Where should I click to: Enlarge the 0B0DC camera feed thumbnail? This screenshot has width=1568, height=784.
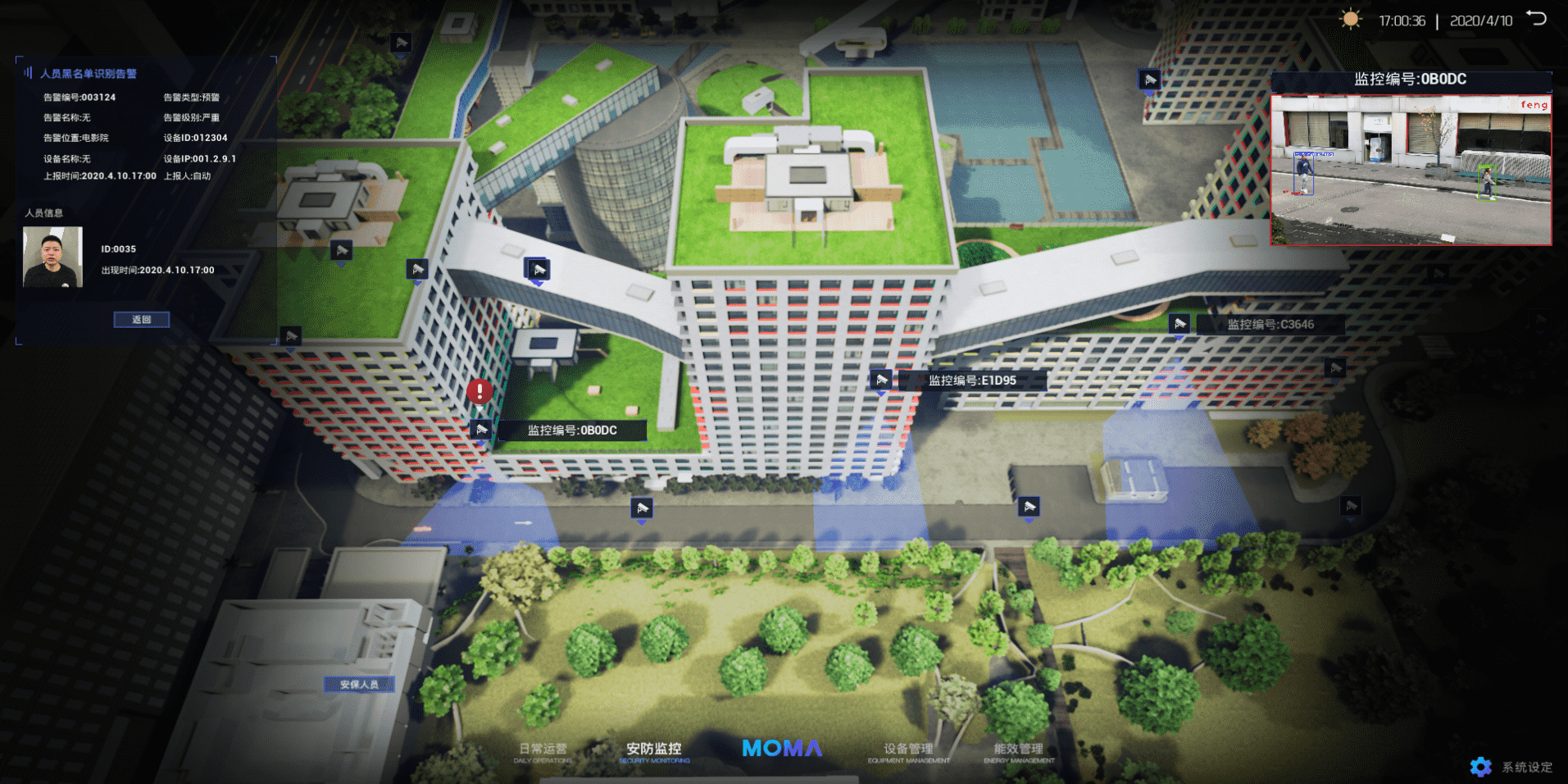pos(1411,170)
